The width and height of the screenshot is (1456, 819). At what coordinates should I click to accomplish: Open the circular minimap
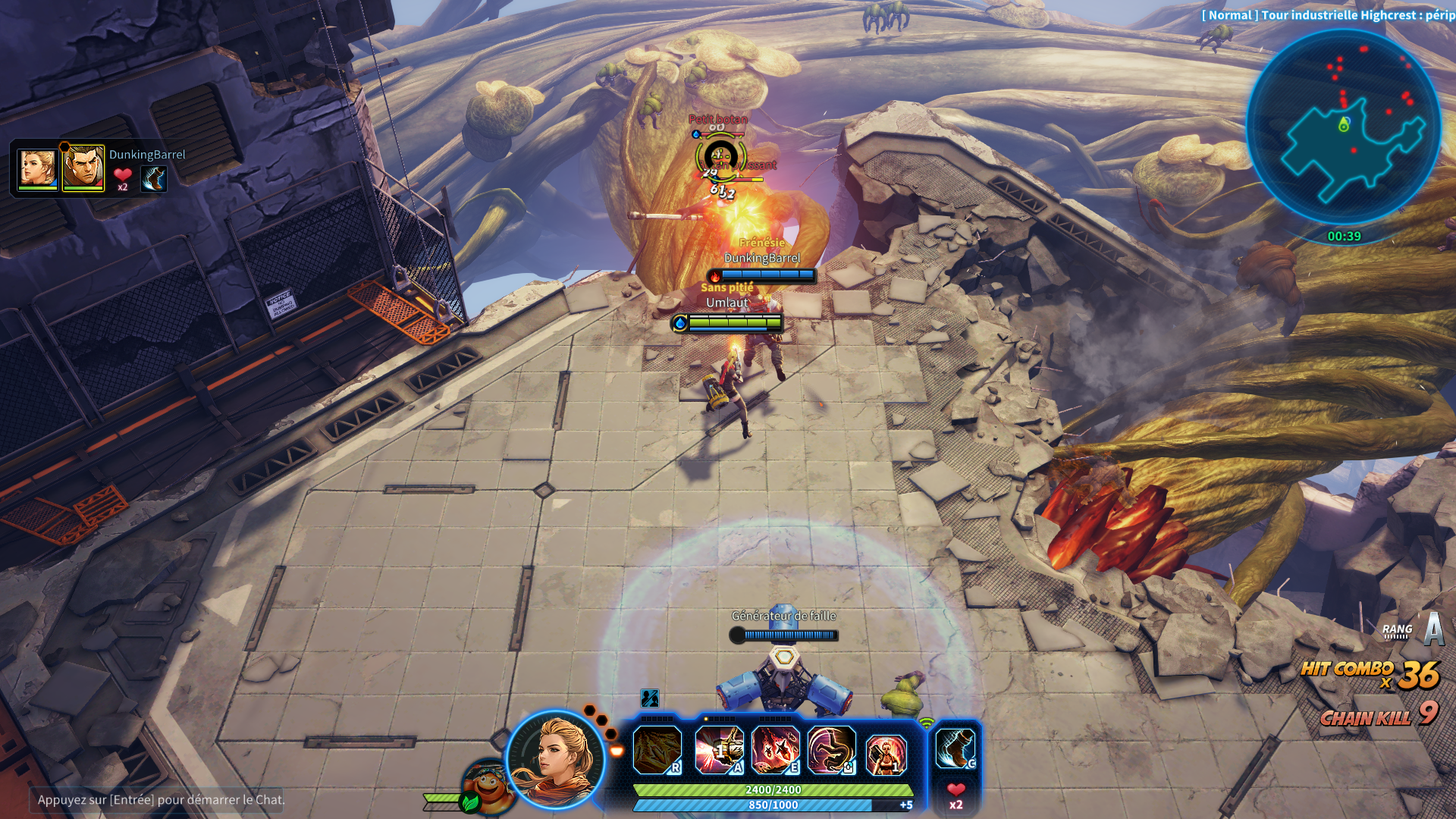(1343, 126)
